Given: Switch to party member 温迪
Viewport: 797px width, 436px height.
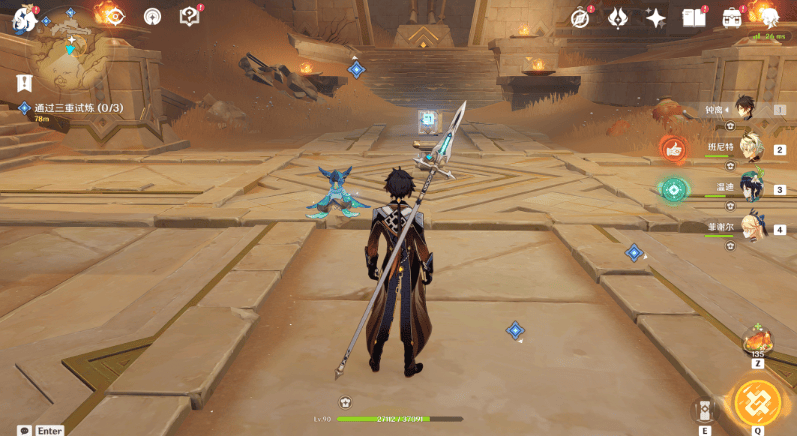Looking at the screenshot, I should pos(750,187).
